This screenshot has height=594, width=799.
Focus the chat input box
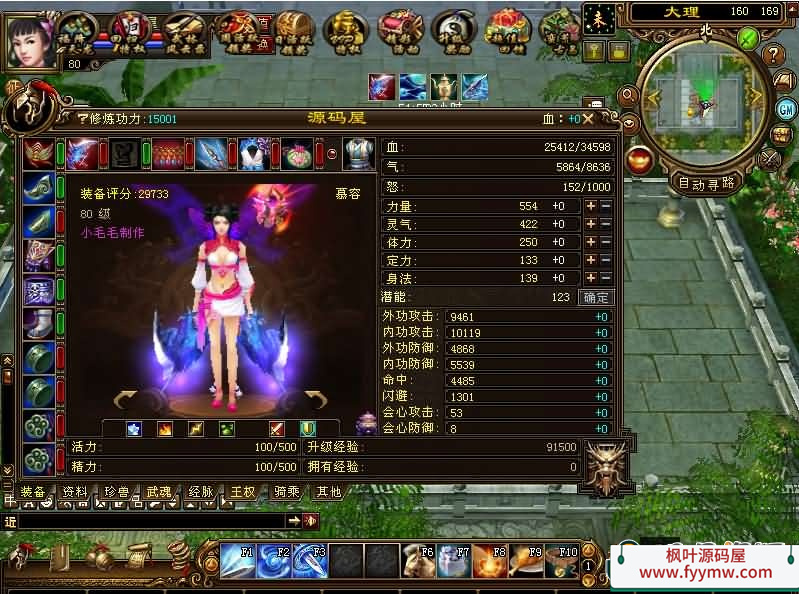pyautogui.click(x=150, y=521)
